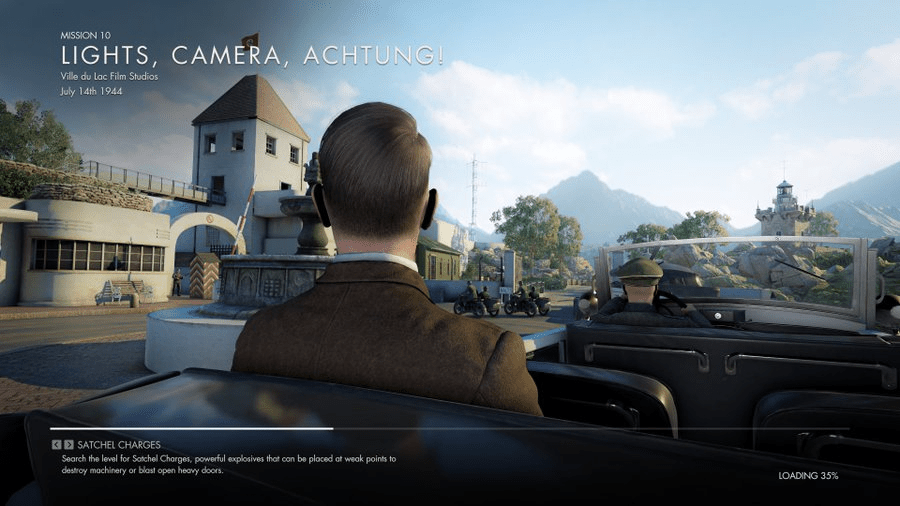
Task: Show the previous loading tip
Action: tap(56, 445)
